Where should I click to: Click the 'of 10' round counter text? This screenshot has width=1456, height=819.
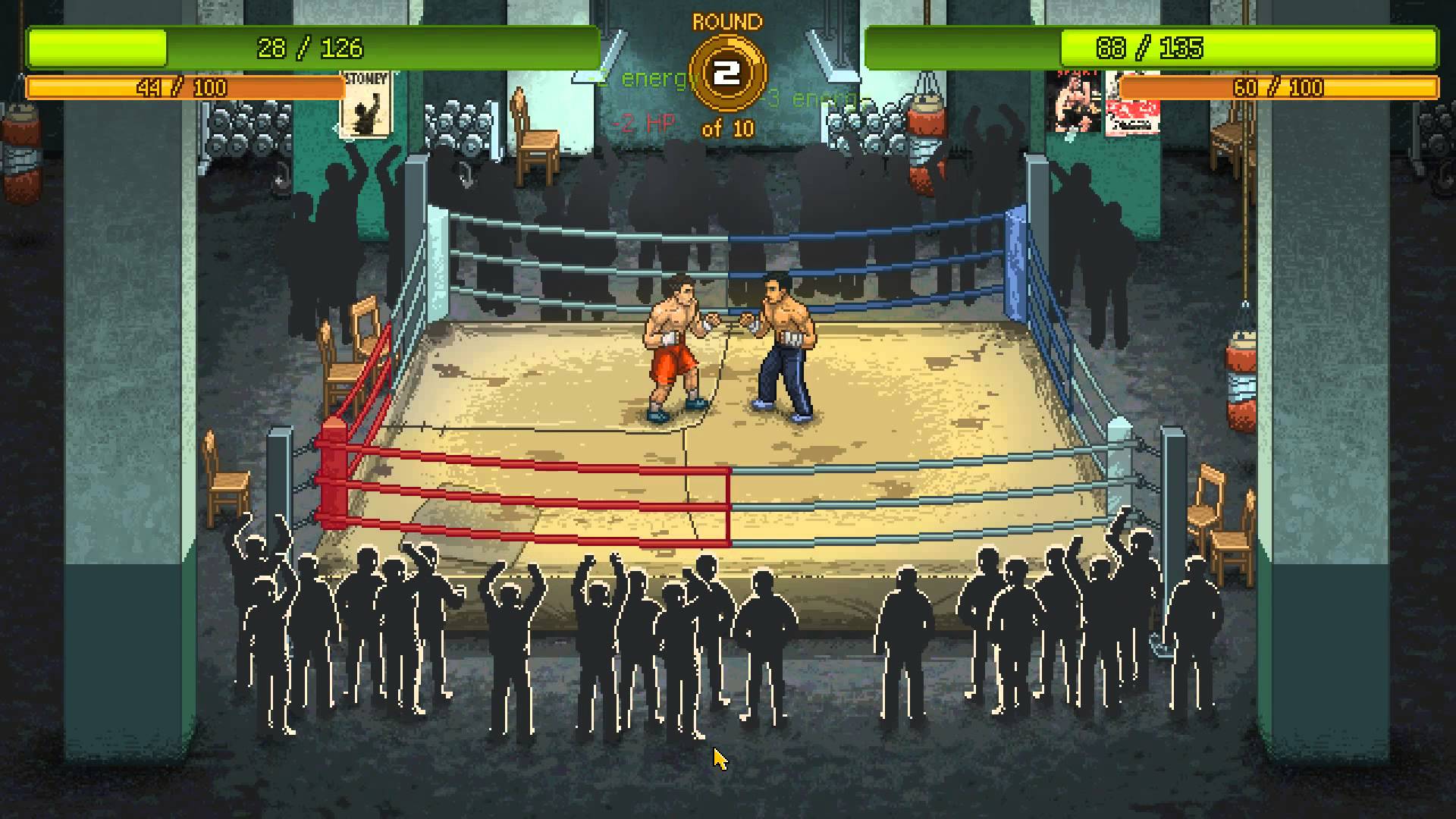click(726, 129)
